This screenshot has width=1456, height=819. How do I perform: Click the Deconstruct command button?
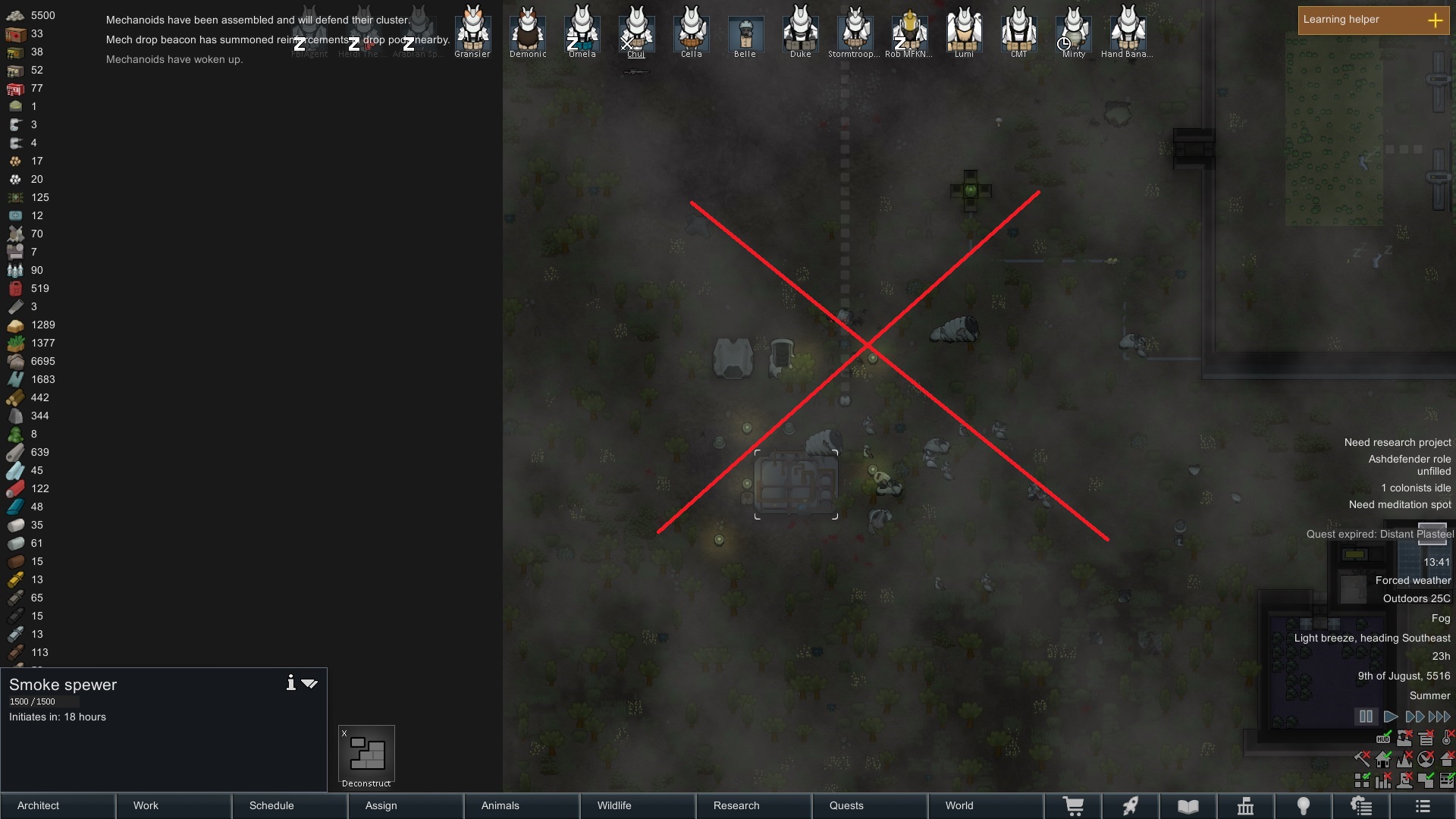(x=366, y=756)
